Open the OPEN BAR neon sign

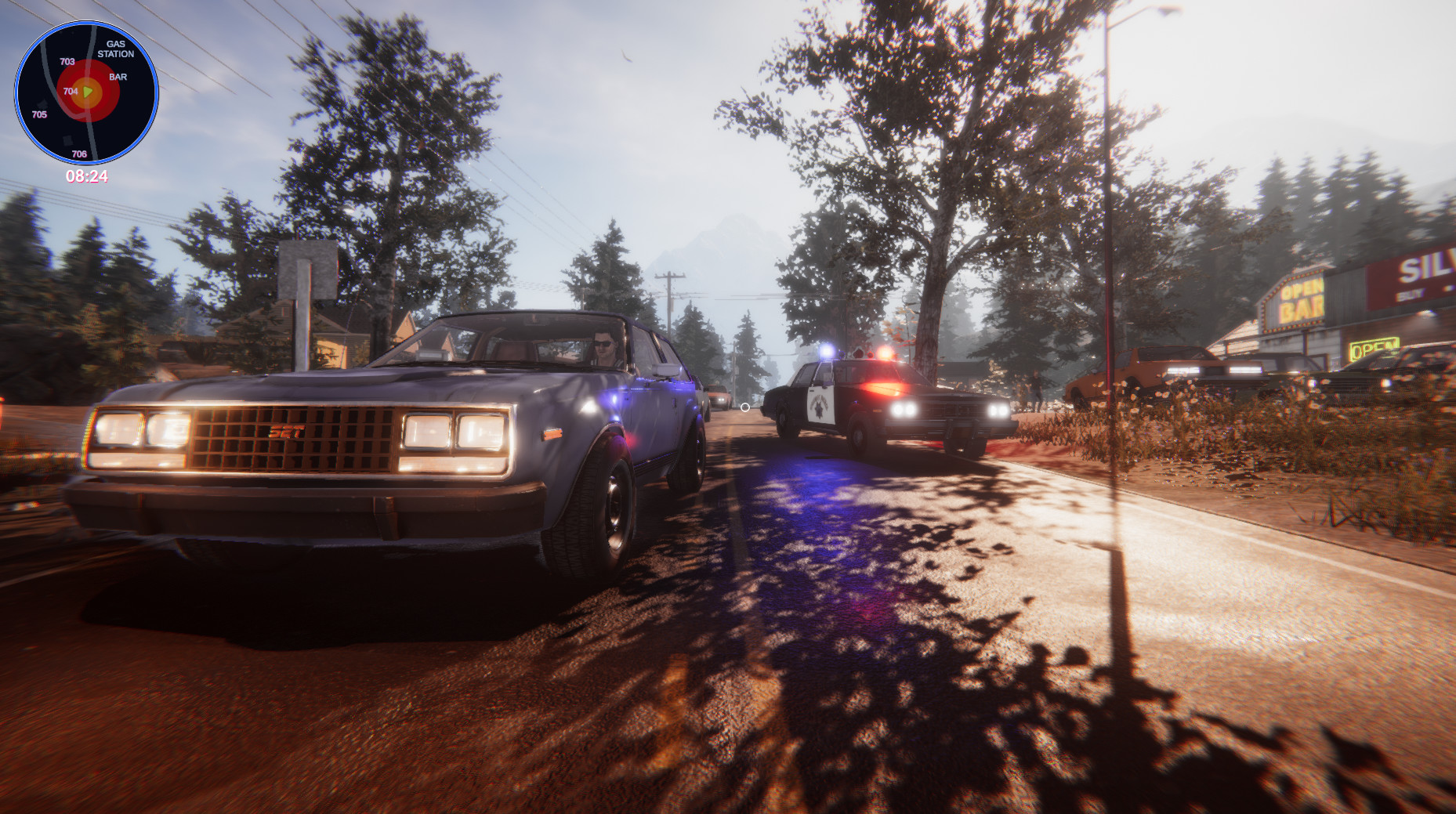1301,302
